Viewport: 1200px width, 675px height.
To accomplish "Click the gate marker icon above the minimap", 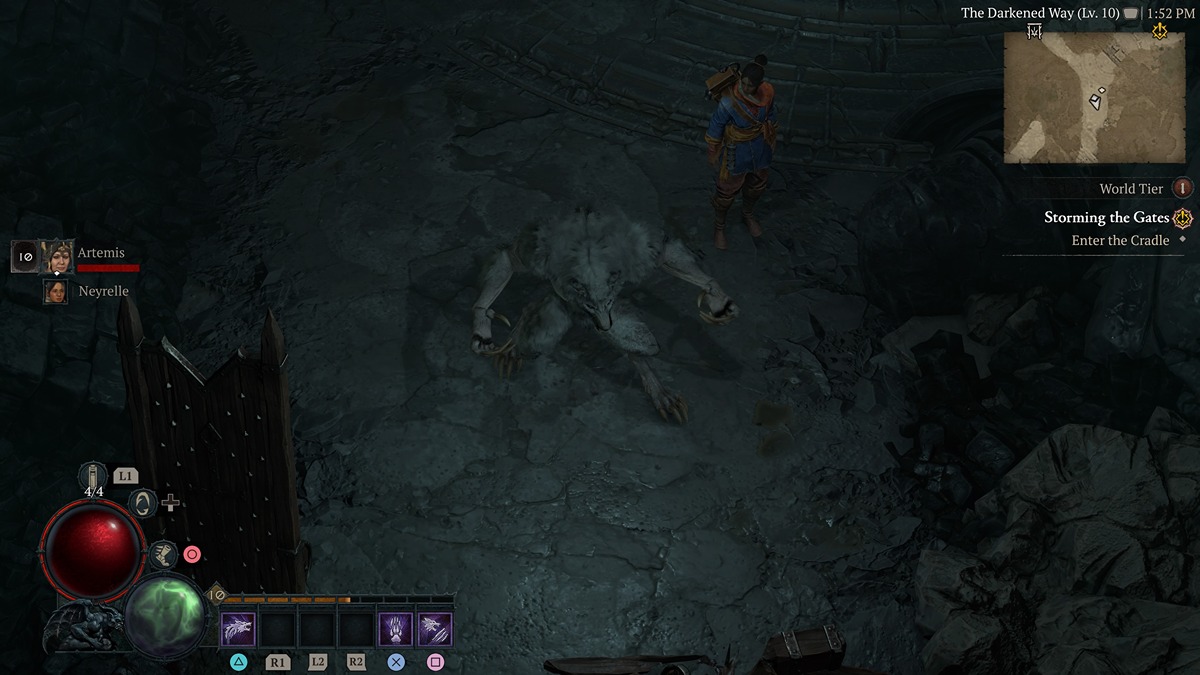I will (x=1035, y=33).
